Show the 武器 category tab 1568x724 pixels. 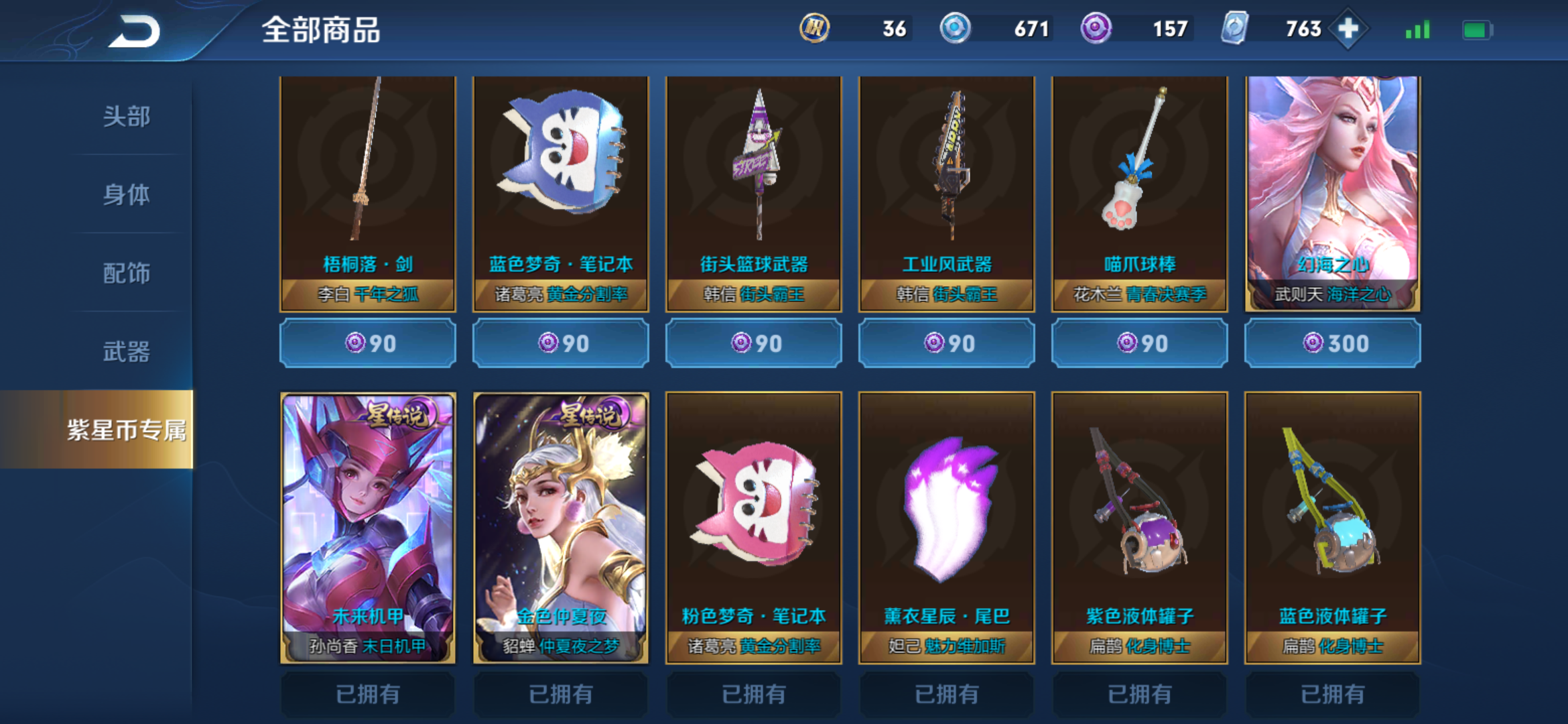click(126, 351)
